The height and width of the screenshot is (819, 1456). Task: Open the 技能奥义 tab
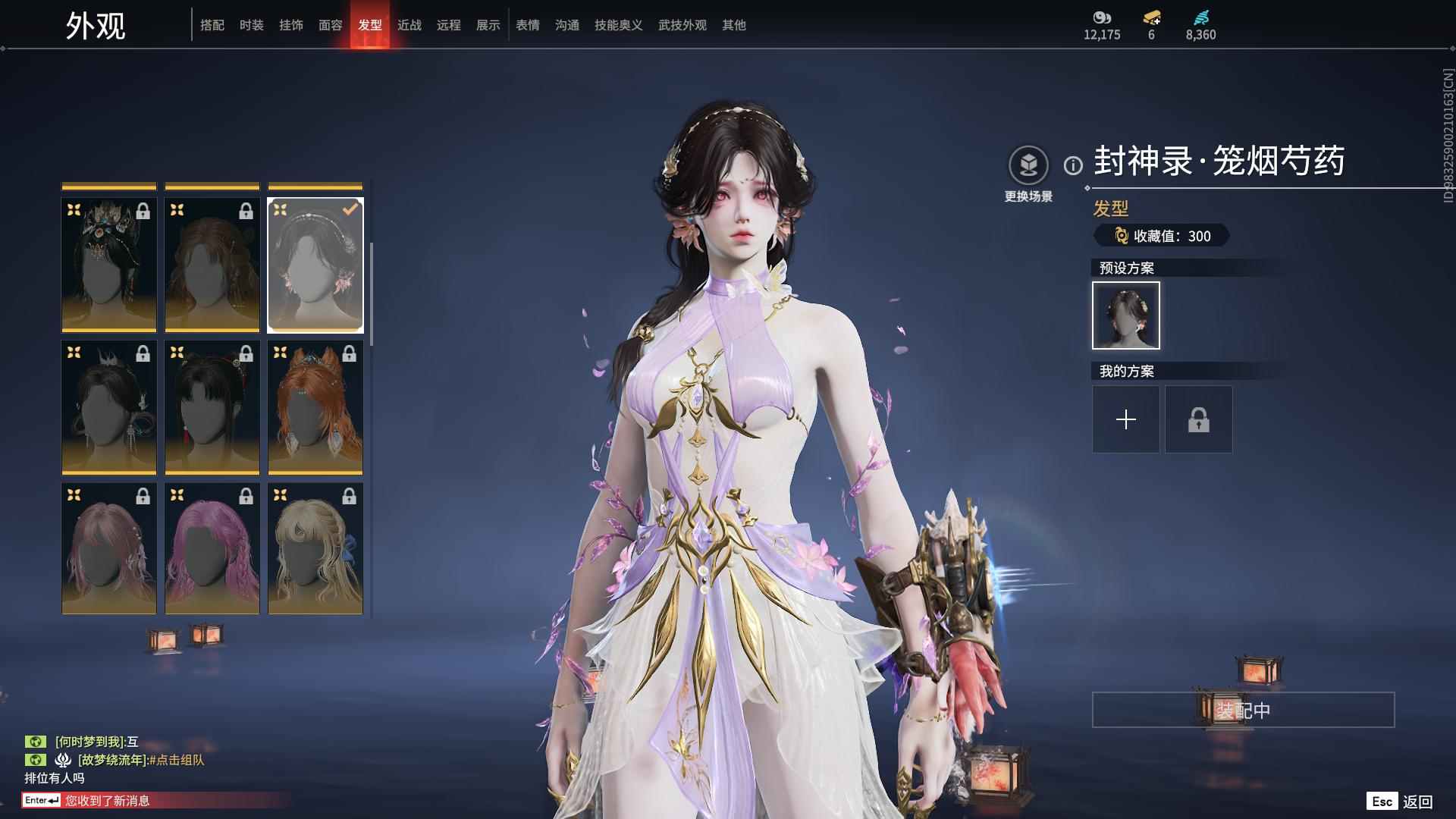tap(618, 25)
